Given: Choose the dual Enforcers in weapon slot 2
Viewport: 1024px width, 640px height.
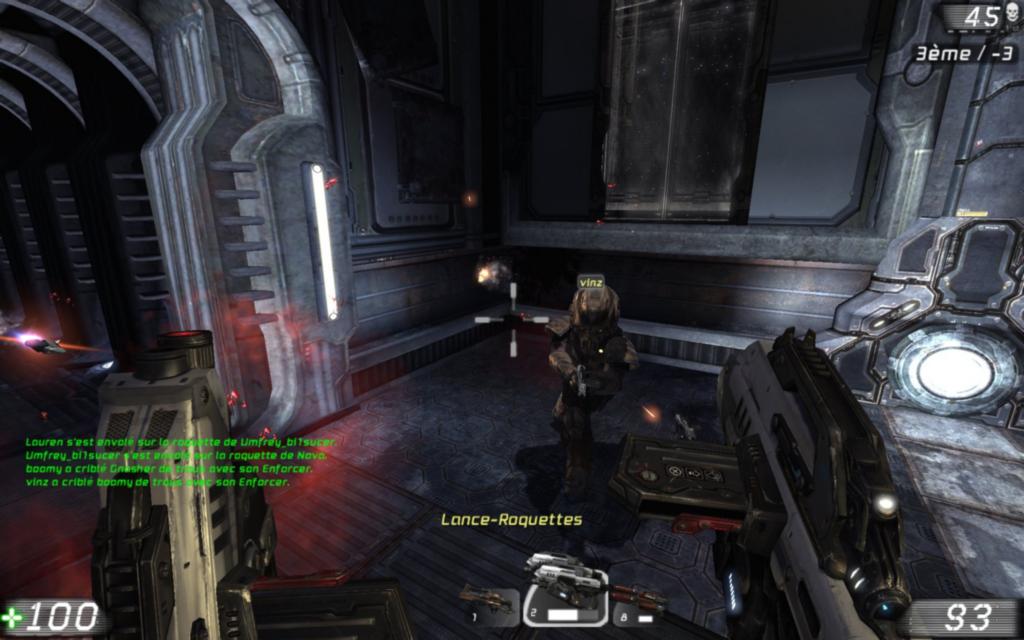Looking at the screenshot, I should coord(564,590).
